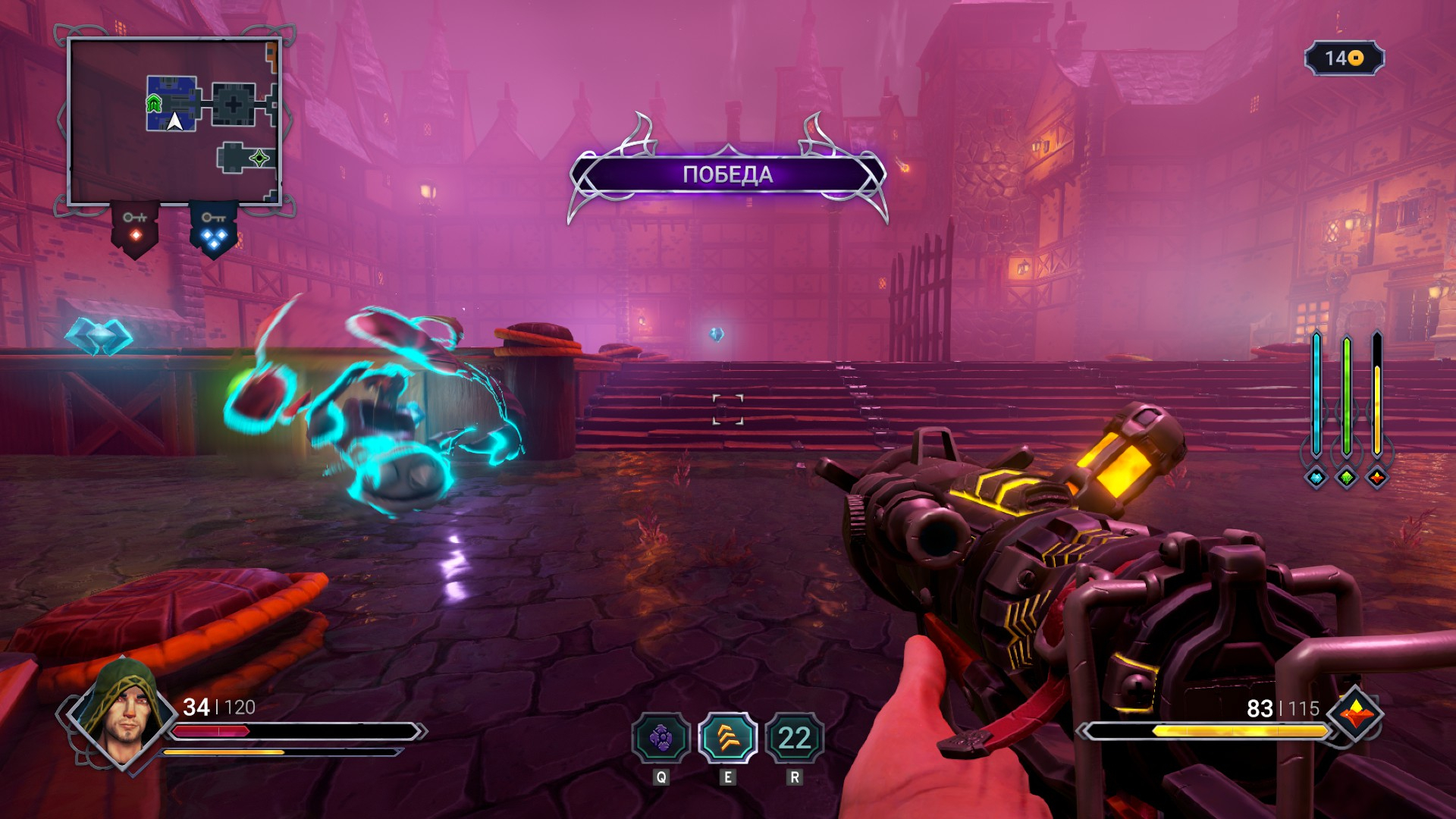Select the blue diamond ammo gauge icon
This screenshot has height=819, width=1456.
(1316, 477)
